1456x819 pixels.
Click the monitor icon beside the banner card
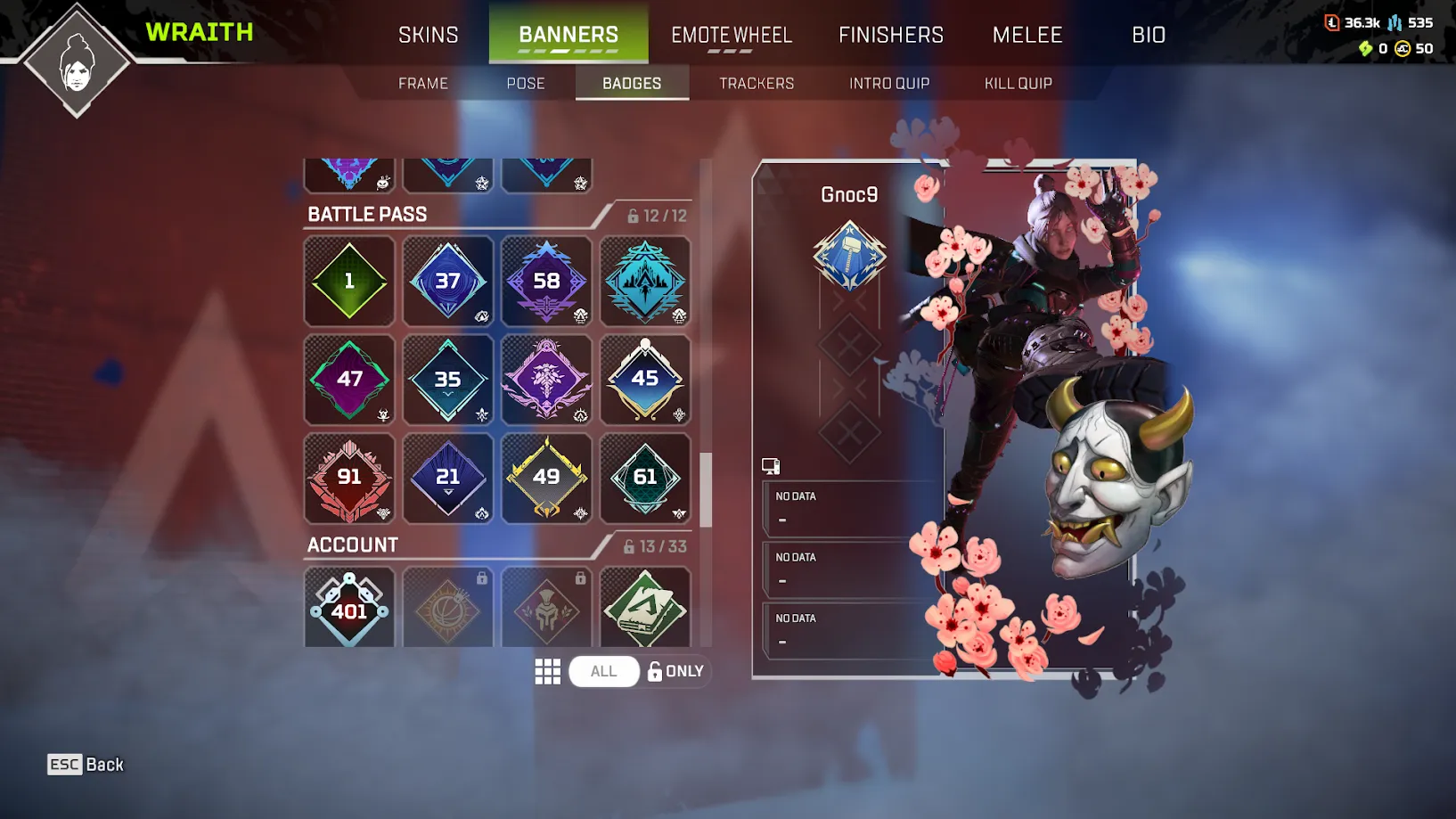772,464
